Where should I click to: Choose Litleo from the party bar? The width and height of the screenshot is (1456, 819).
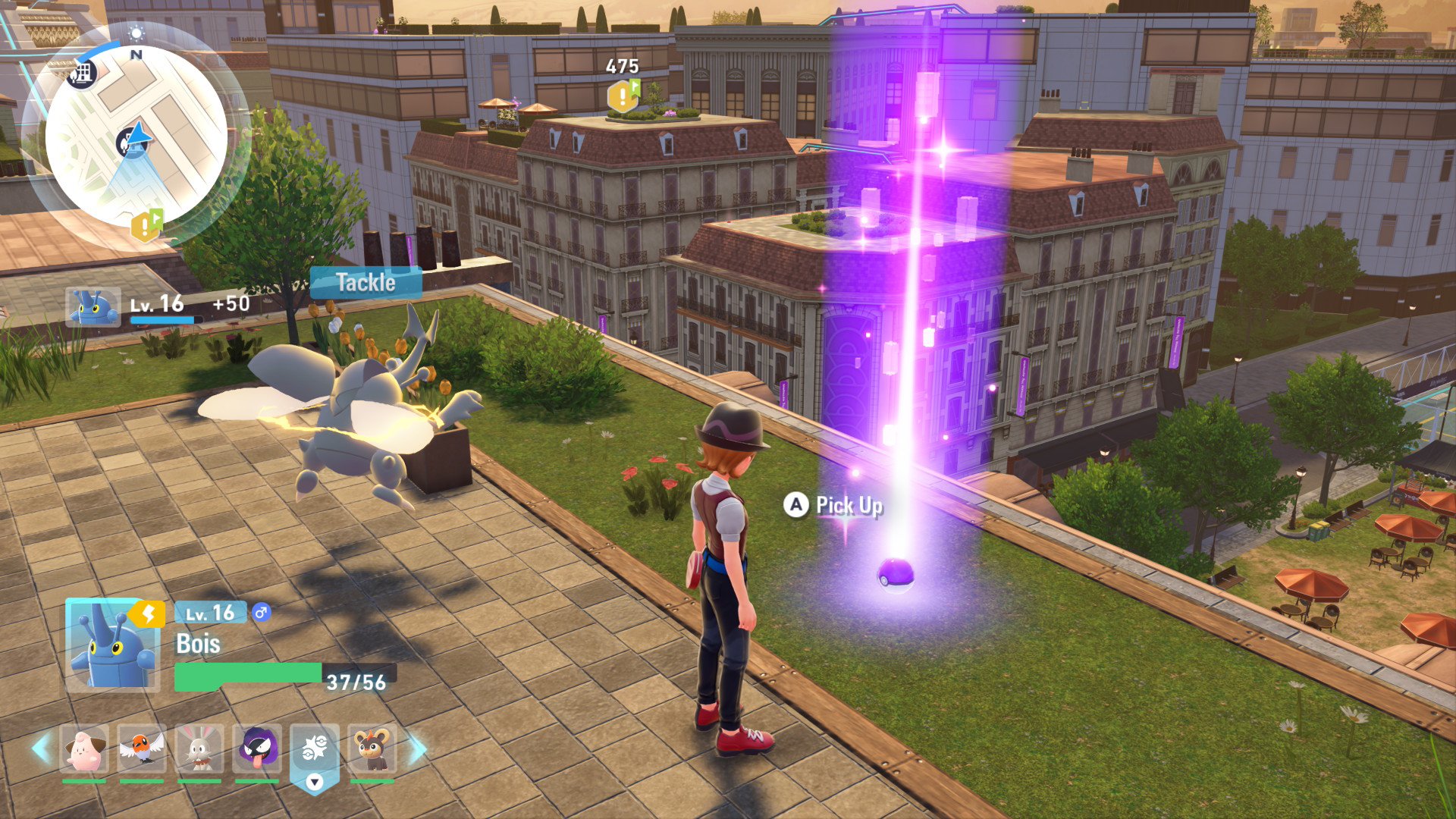tap(372, 748)
